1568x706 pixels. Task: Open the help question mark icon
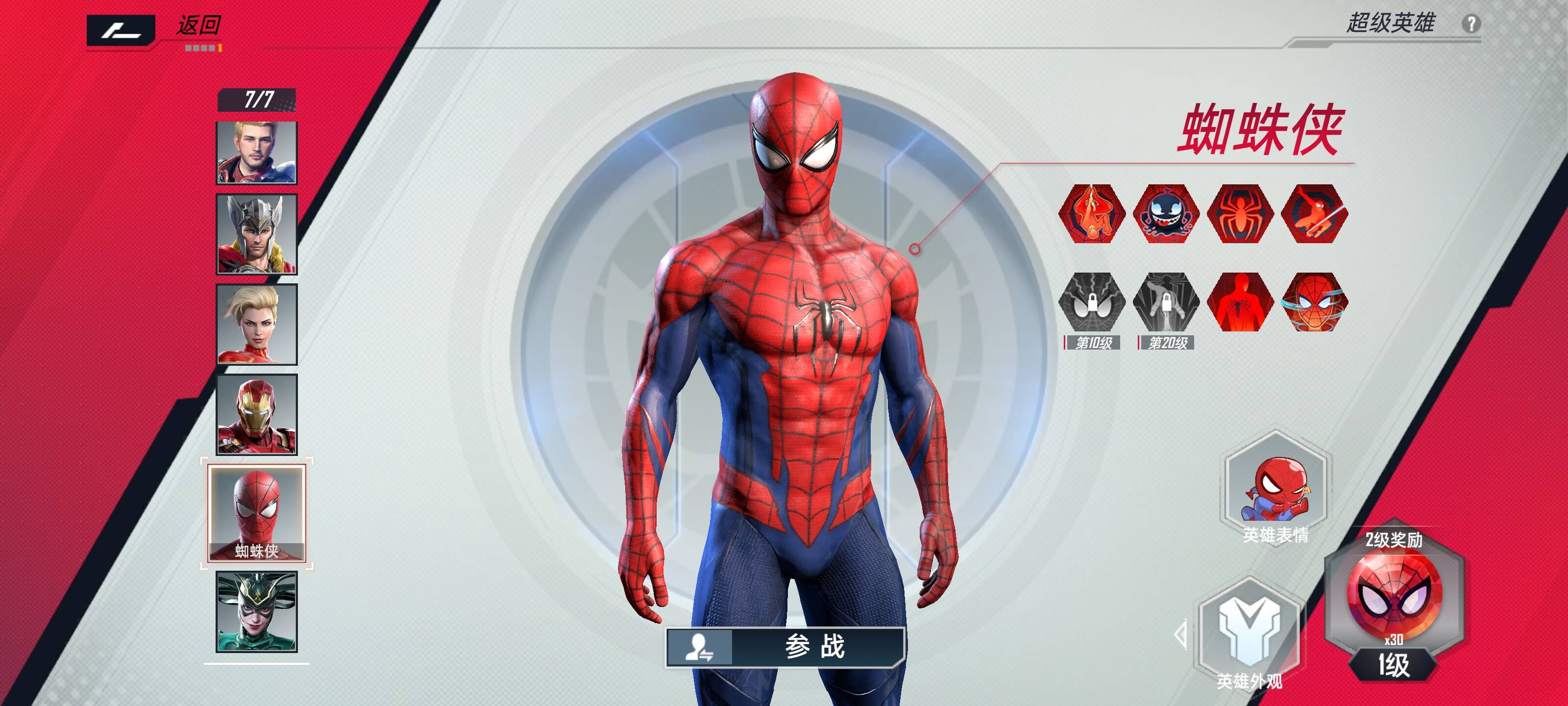click(x=1470, y=25)
